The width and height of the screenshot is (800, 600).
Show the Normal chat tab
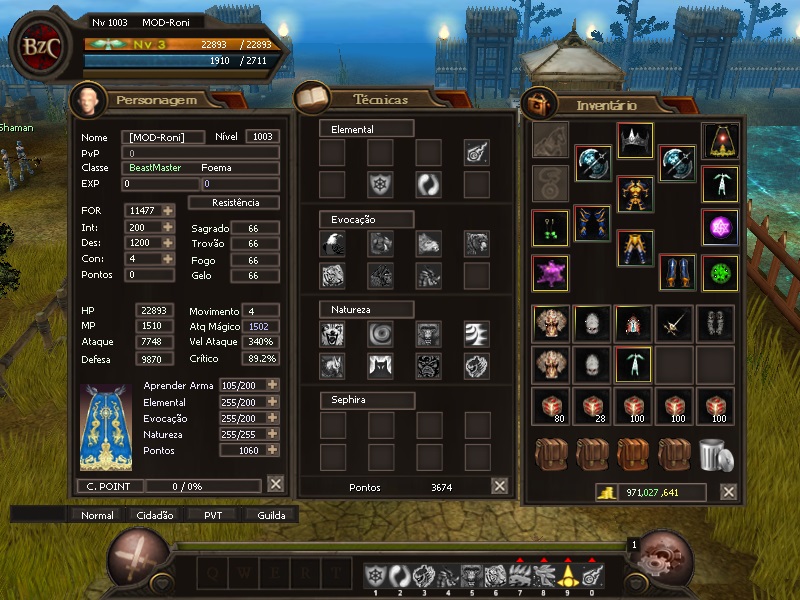pos(97,516)
